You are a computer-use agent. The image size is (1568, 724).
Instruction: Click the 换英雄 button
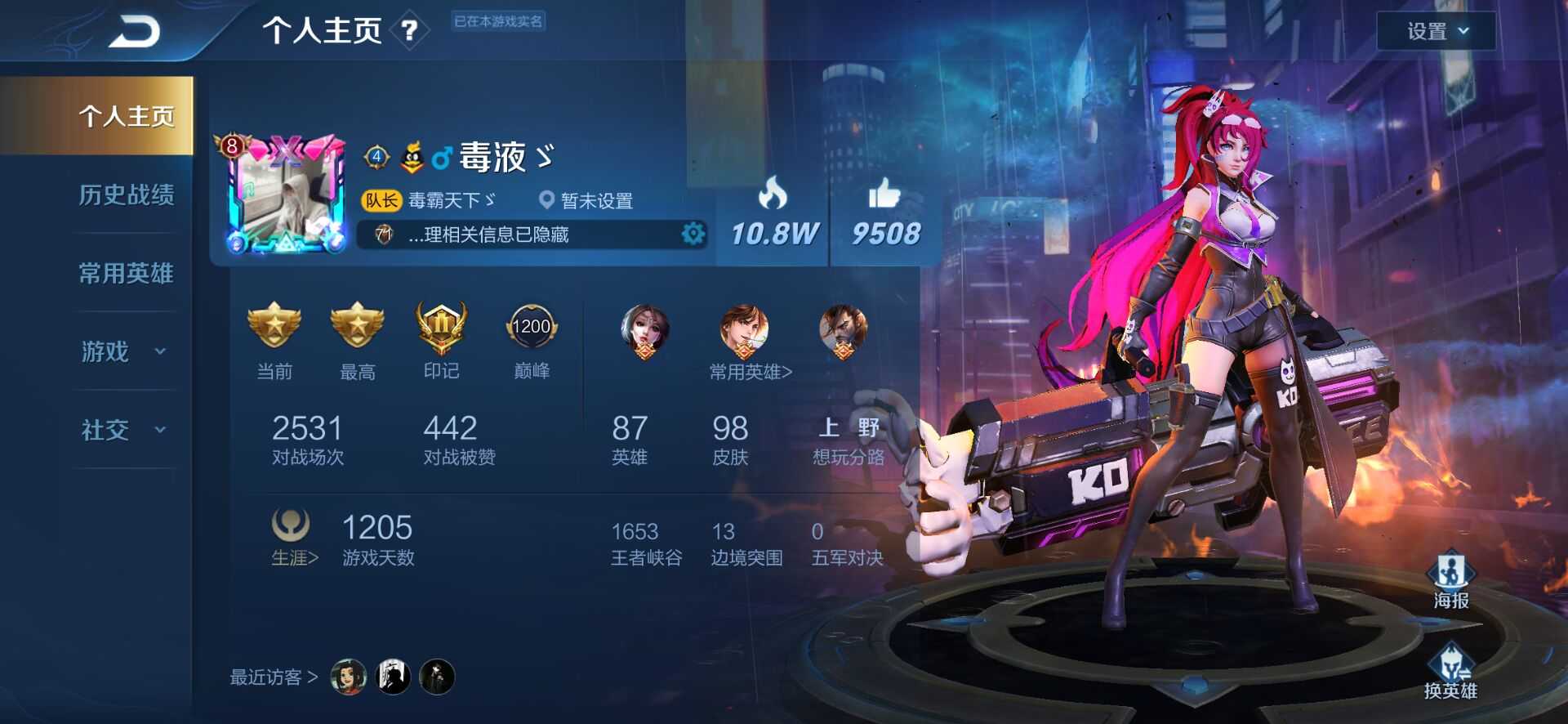(1450, 672)
